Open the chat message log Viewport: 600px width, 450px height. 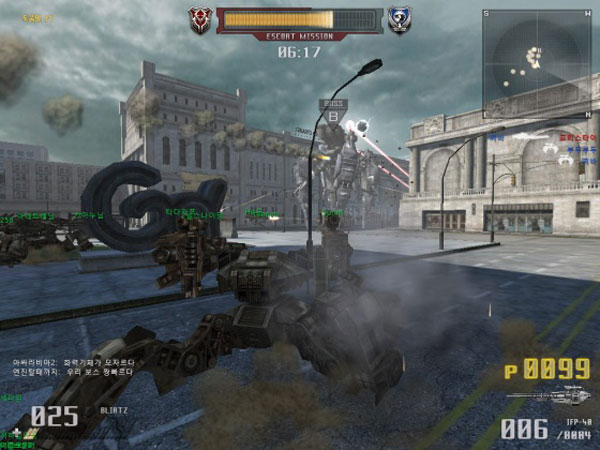(x=75, y=366)
